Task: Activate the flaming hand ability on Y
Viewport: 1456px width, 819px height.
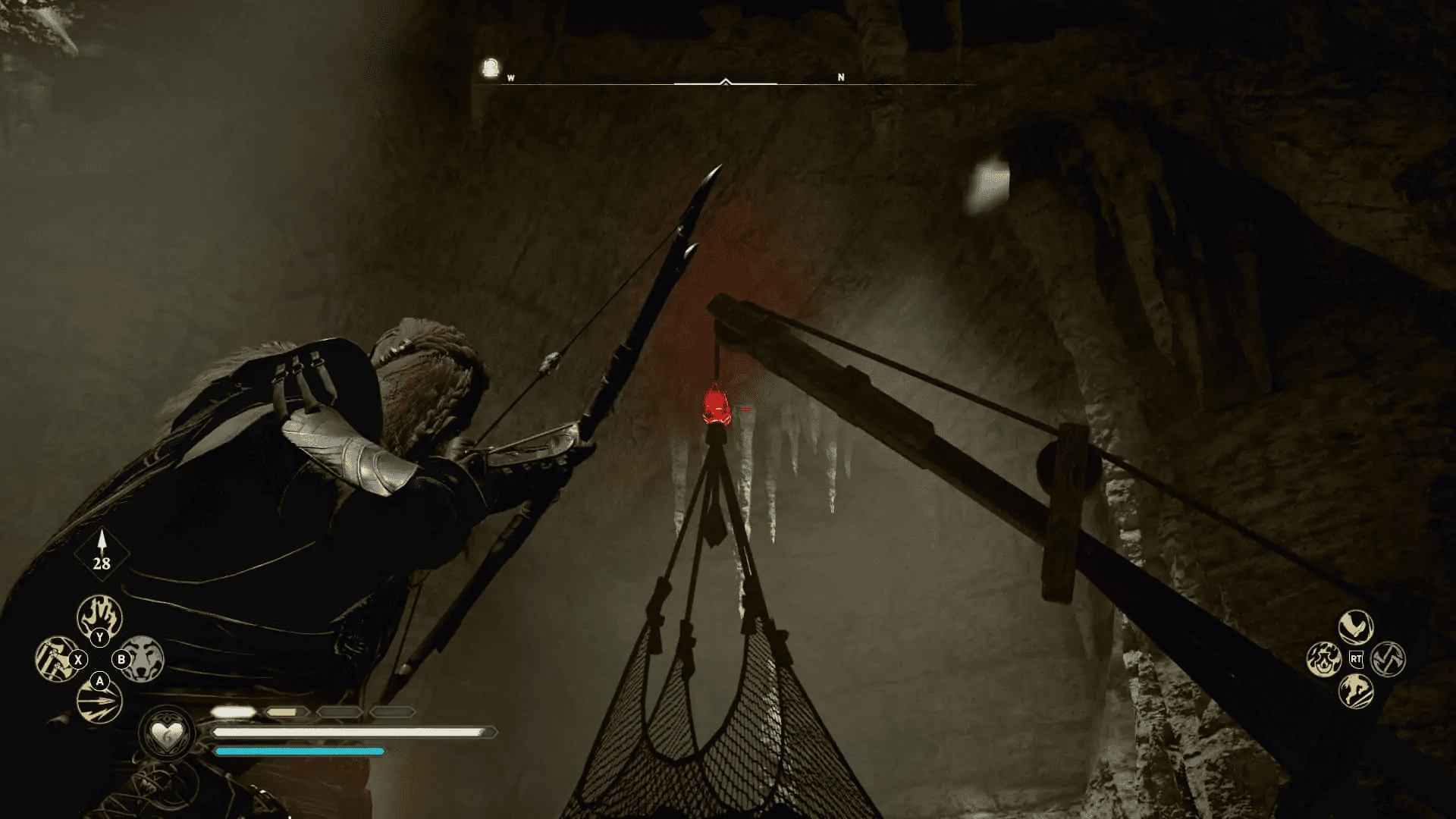Action: [99, 616]
